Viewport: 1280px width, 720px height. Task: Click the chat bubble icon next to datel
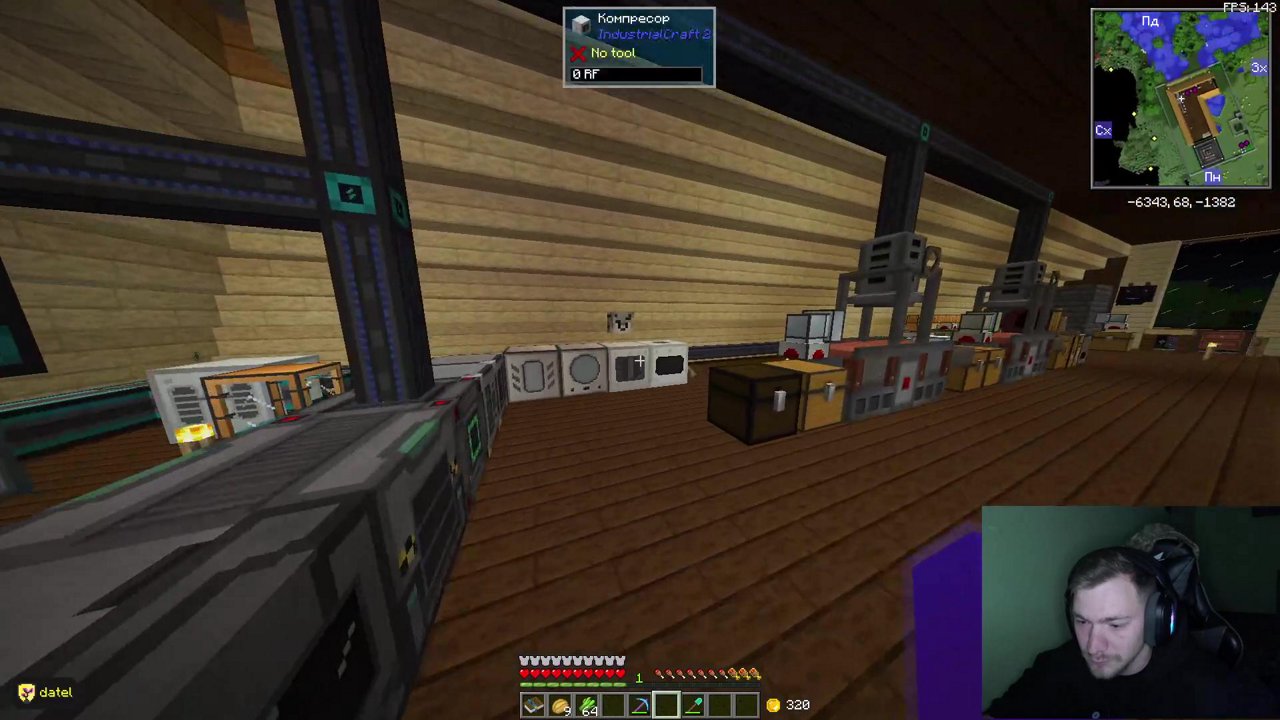[26, 692]
